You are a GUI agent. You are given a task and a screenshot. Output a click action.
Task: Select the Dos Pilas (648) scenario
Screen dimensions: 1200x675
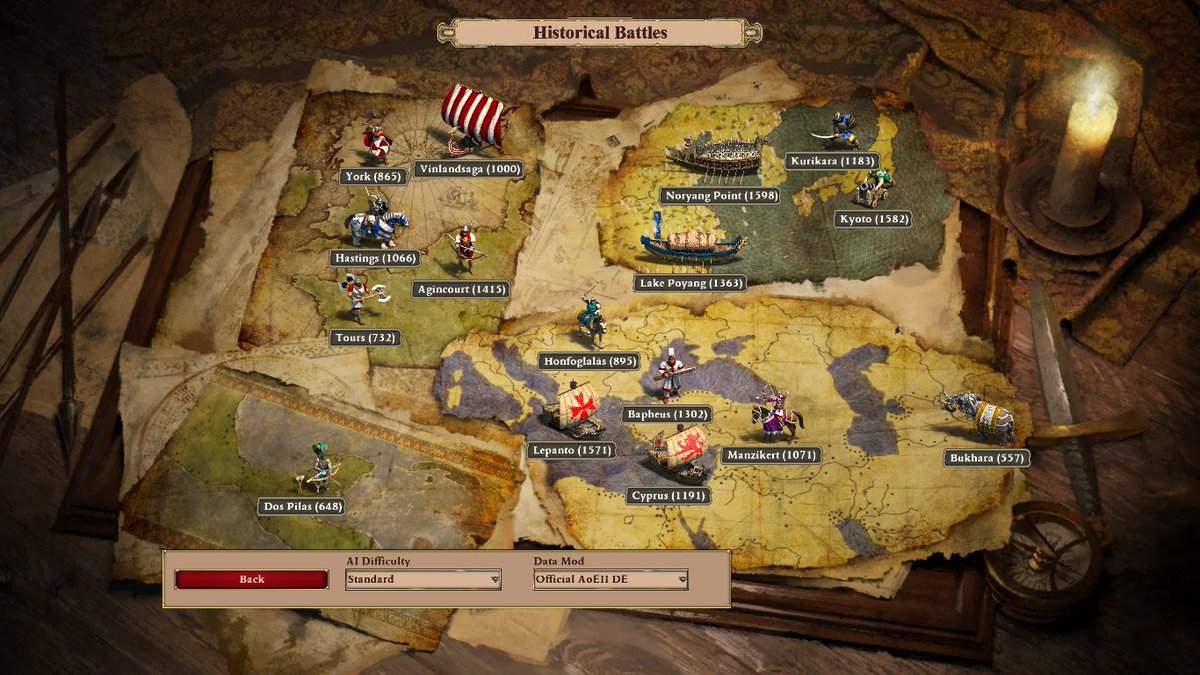[302, 506]
